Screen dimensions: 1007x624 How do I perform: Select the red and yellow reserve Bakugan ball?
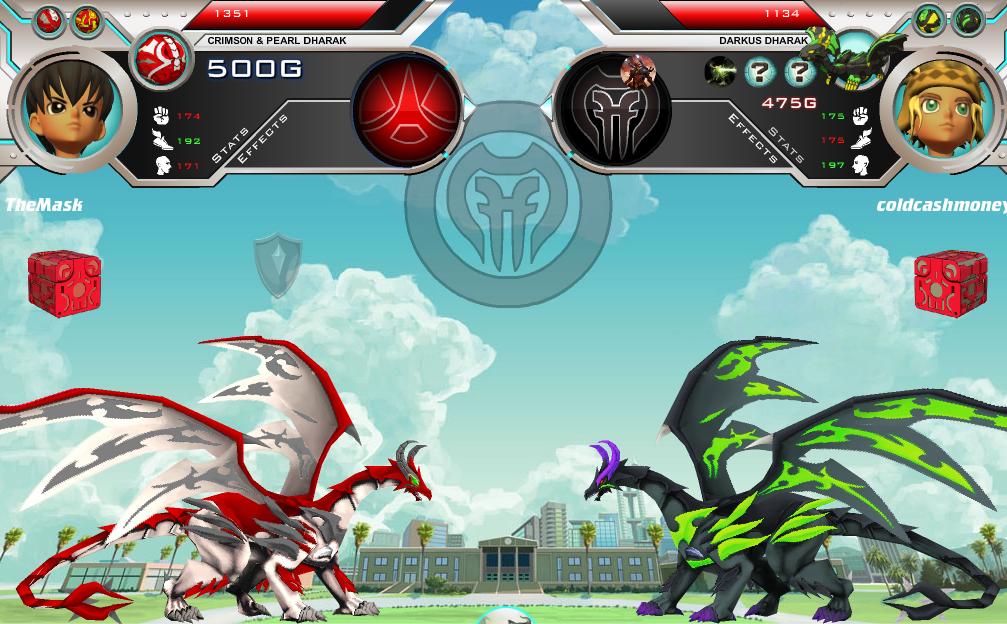click(86, 20)
